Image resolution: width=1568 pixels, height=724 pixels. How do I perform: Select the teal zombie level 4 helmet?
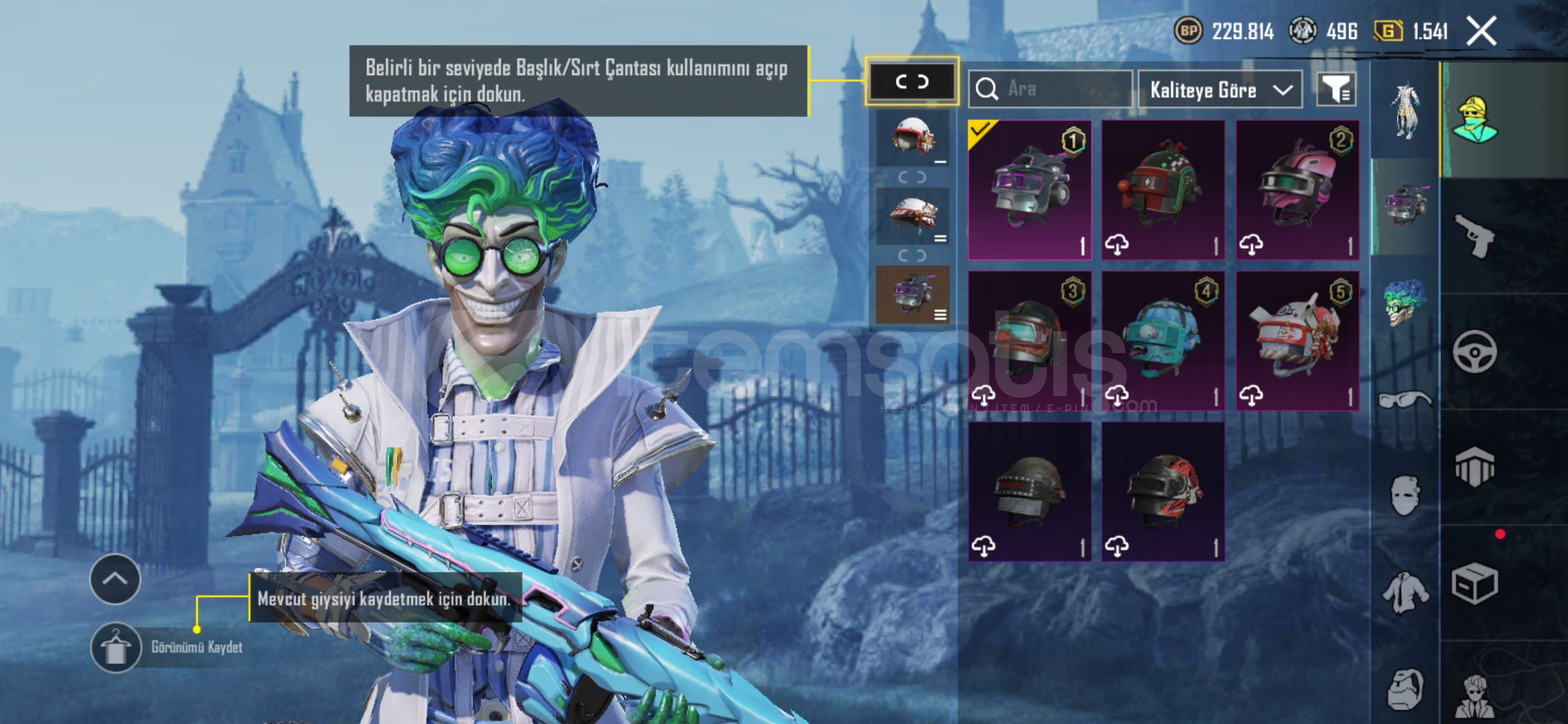coord(1163,341)
